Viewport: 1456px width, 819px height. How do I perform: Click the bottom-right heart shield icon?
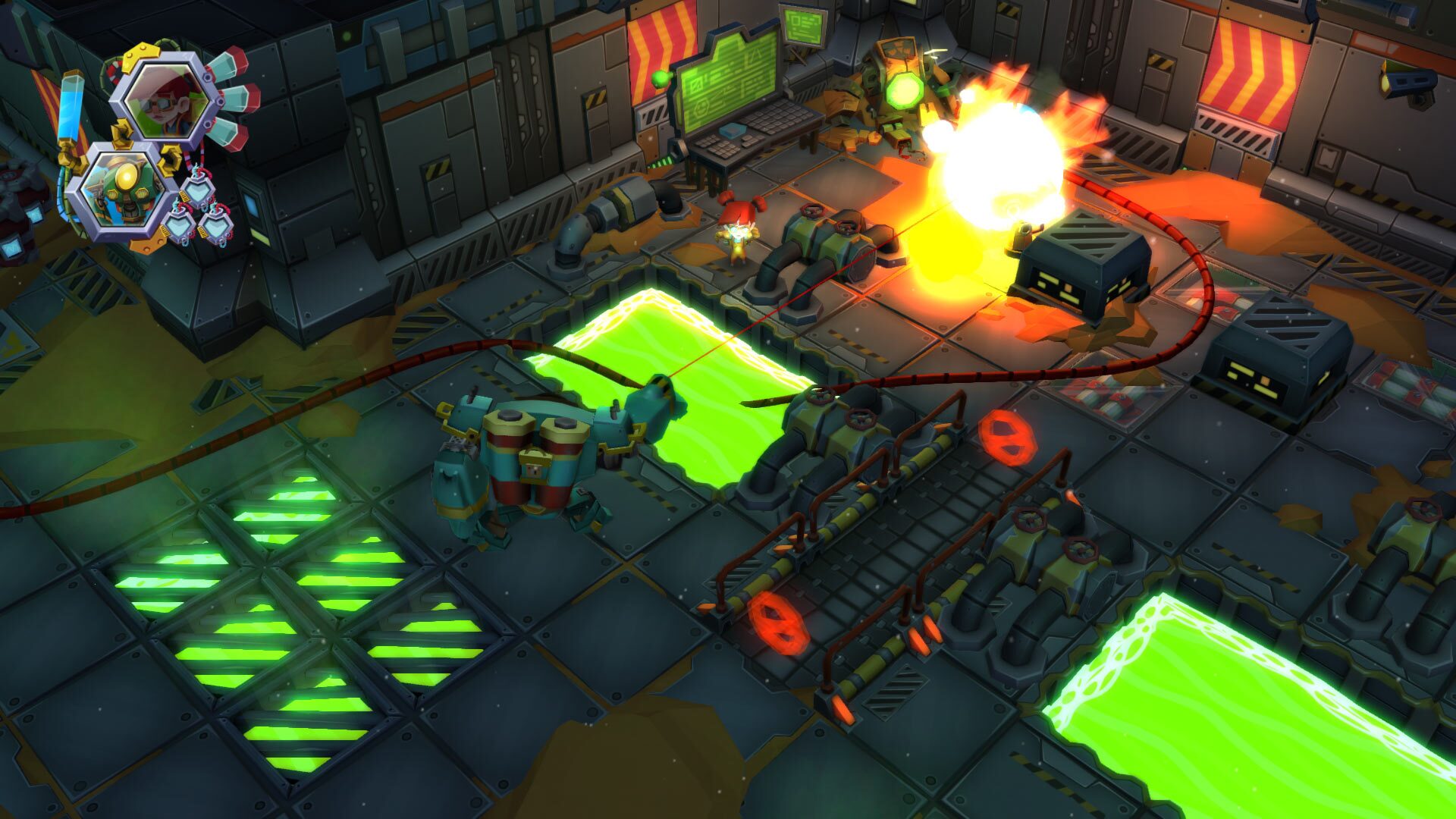click(218, 227)
